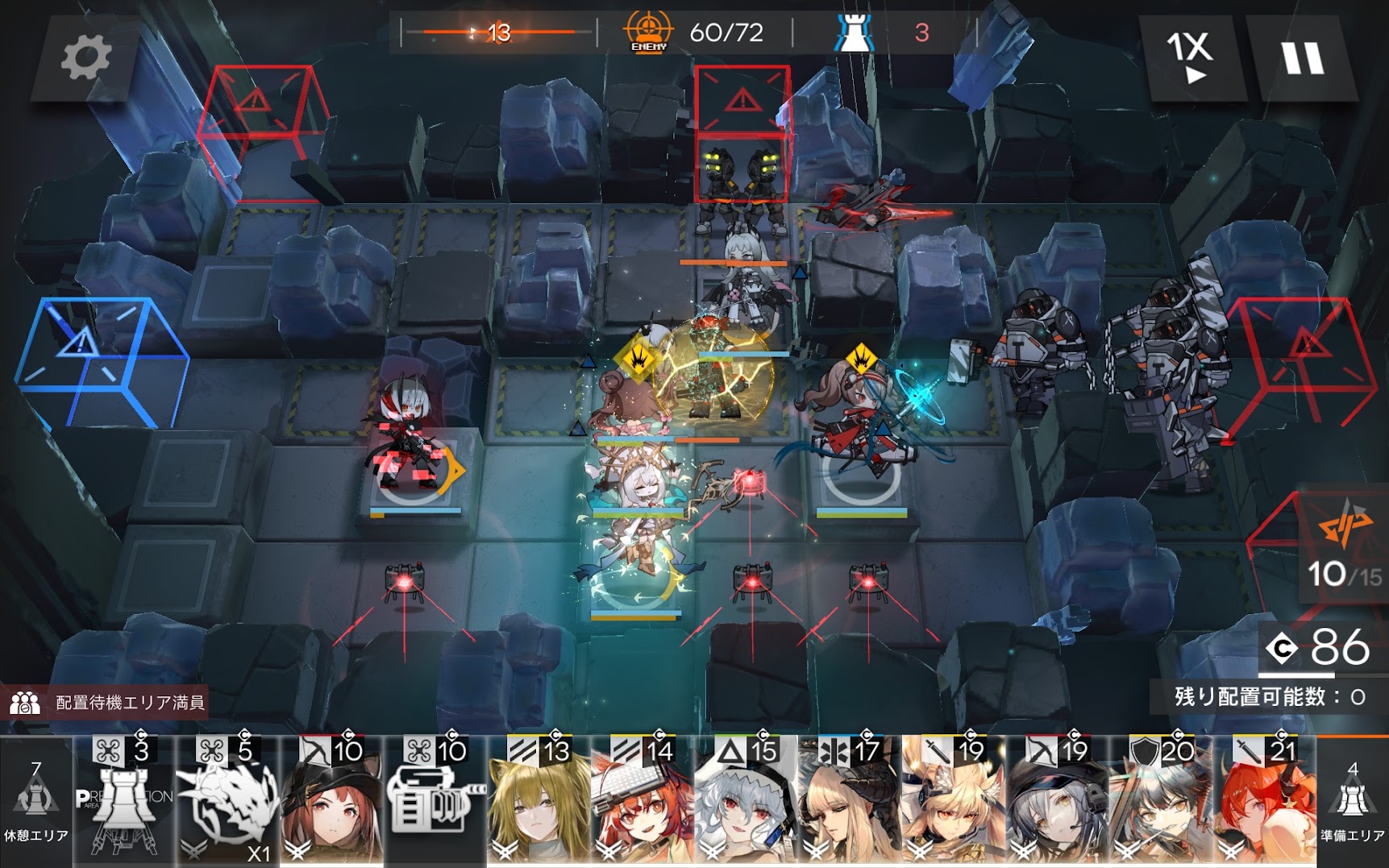Select the cost 19 grey-haired sniper card
Viewport: 1389px width, 868px height.
click(1057, 802)
